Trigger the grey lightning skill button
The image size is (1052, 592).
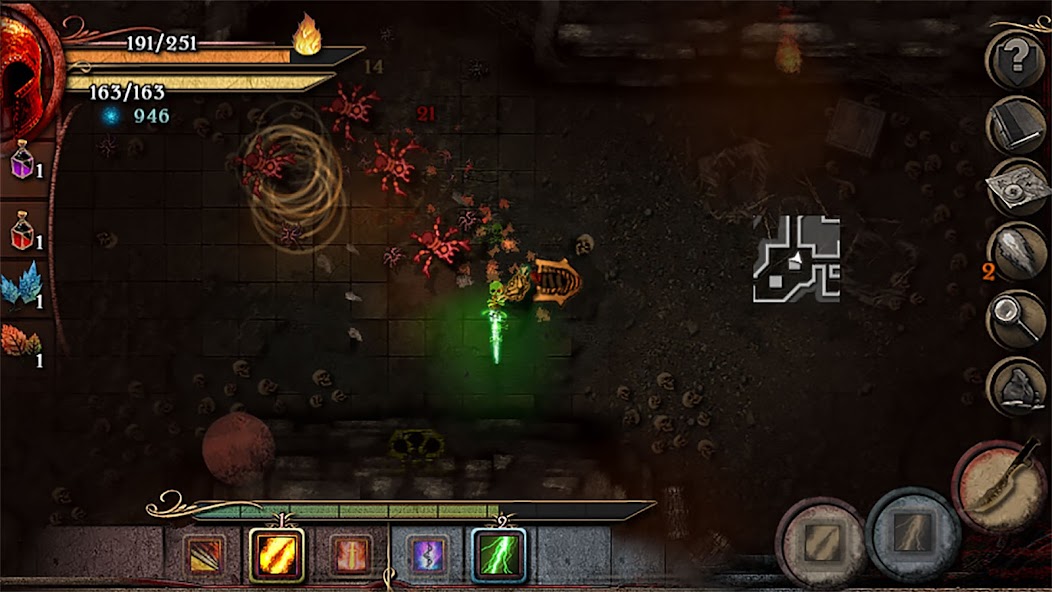[x=913, y=534]
